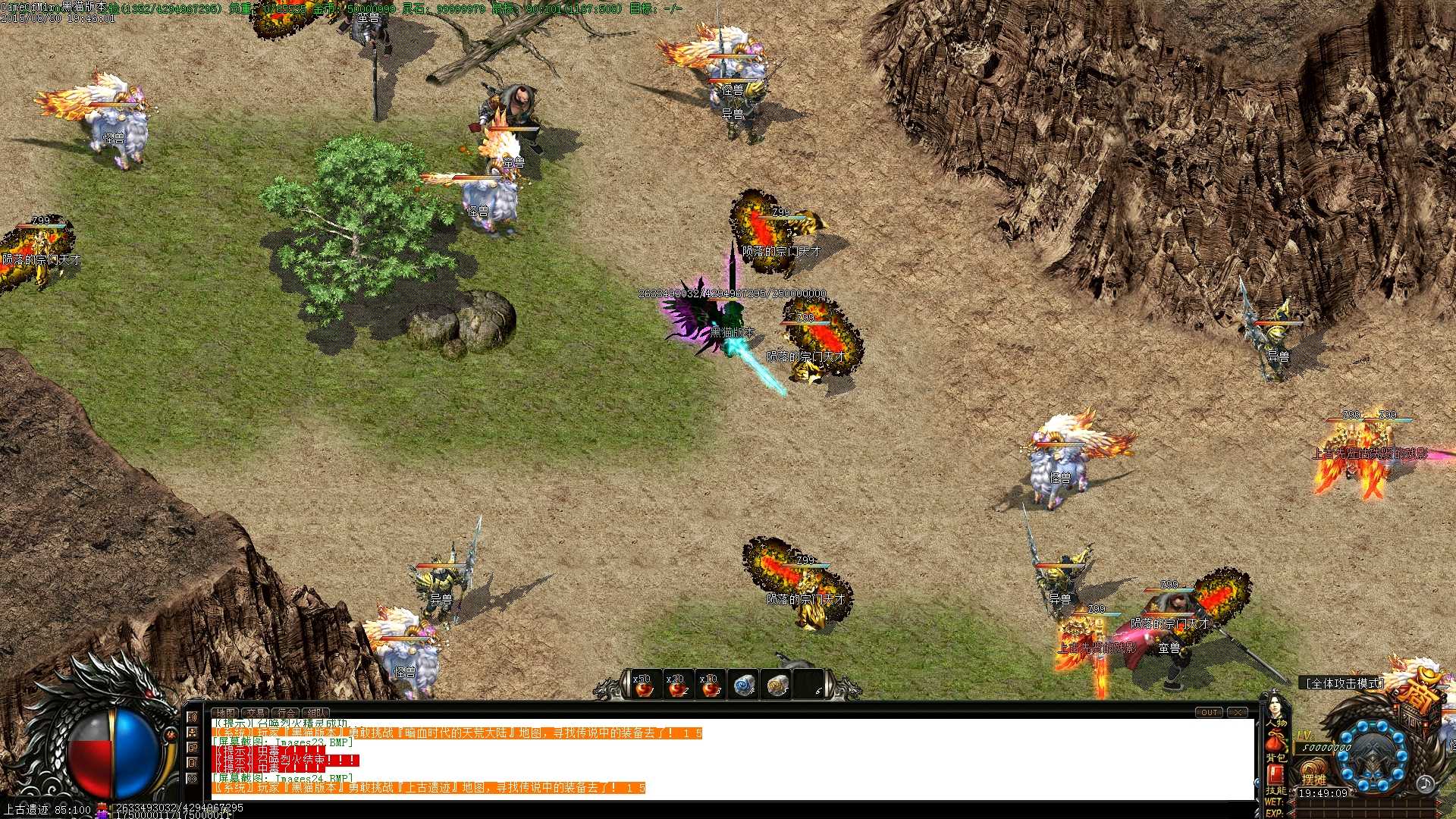Image resolution: width=1456 pixels, height=819 pixels.
Task: Click the 地图 map button above chat
Action: click(227, 713)
